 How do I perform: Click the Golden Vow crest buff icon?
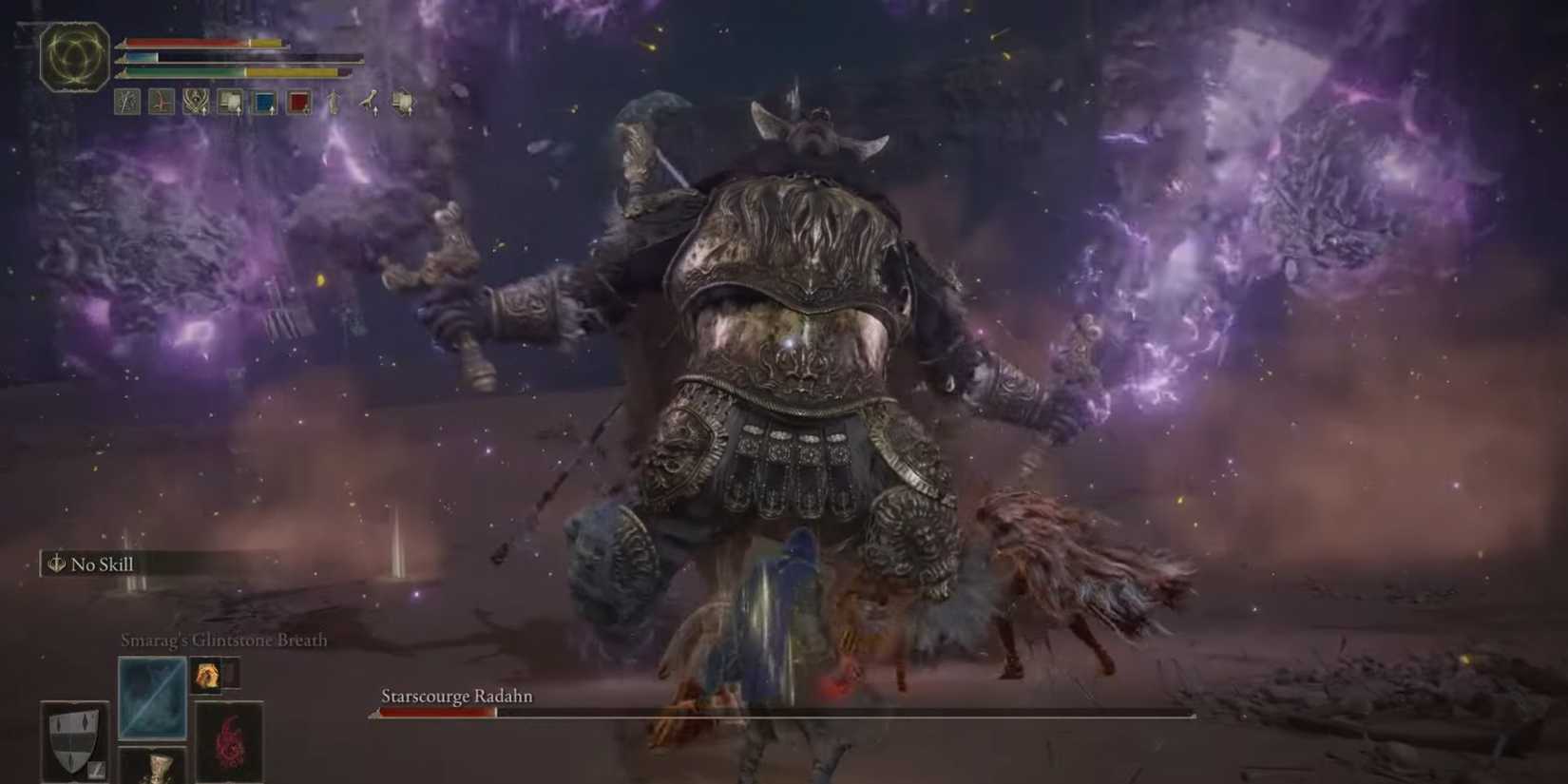click(x=195, y=102)
